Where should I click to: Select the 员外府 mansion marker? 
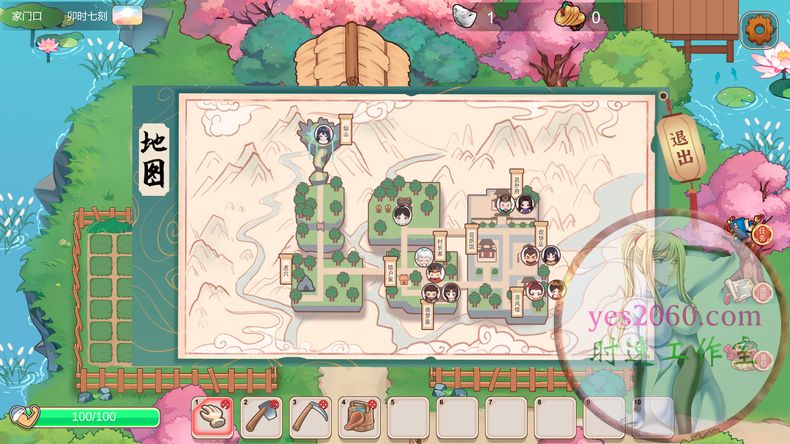(x=516, y=184)
